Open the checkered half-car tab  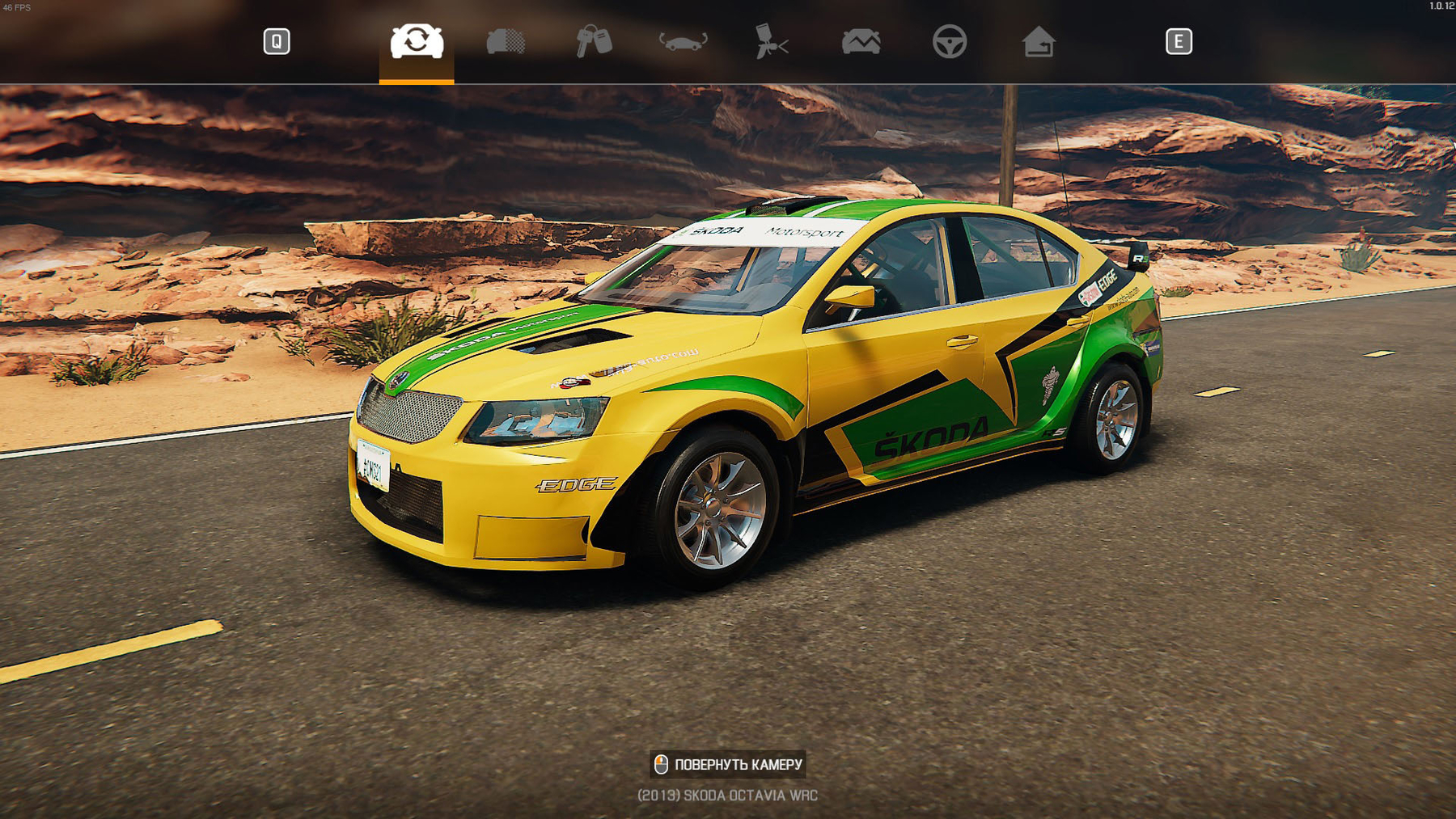click(x=506, y=41)
